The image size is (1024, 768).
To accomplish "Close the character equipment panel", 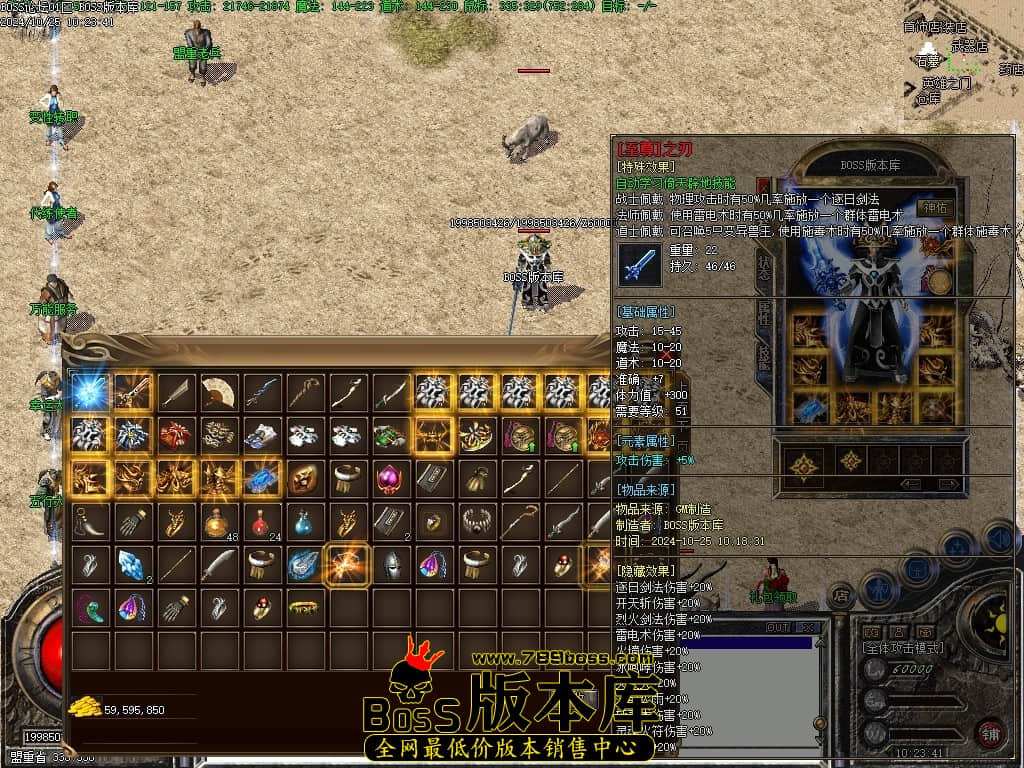I will tap(763, 187).
